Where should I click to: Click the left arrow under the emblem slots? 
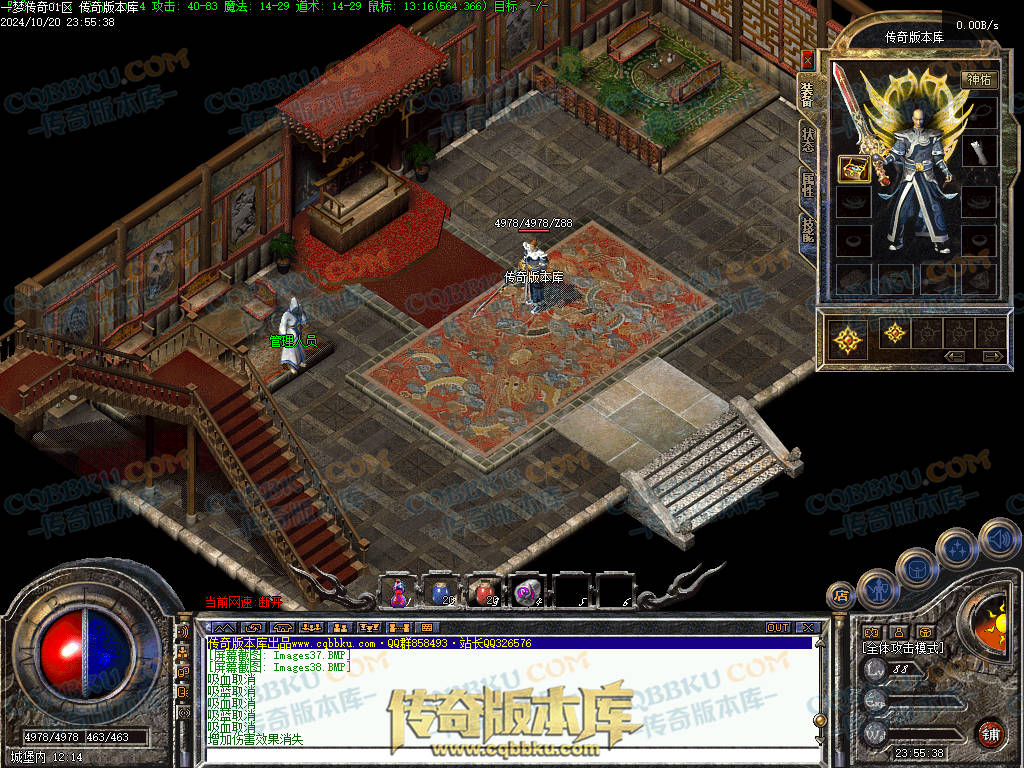tap(955, 356)
